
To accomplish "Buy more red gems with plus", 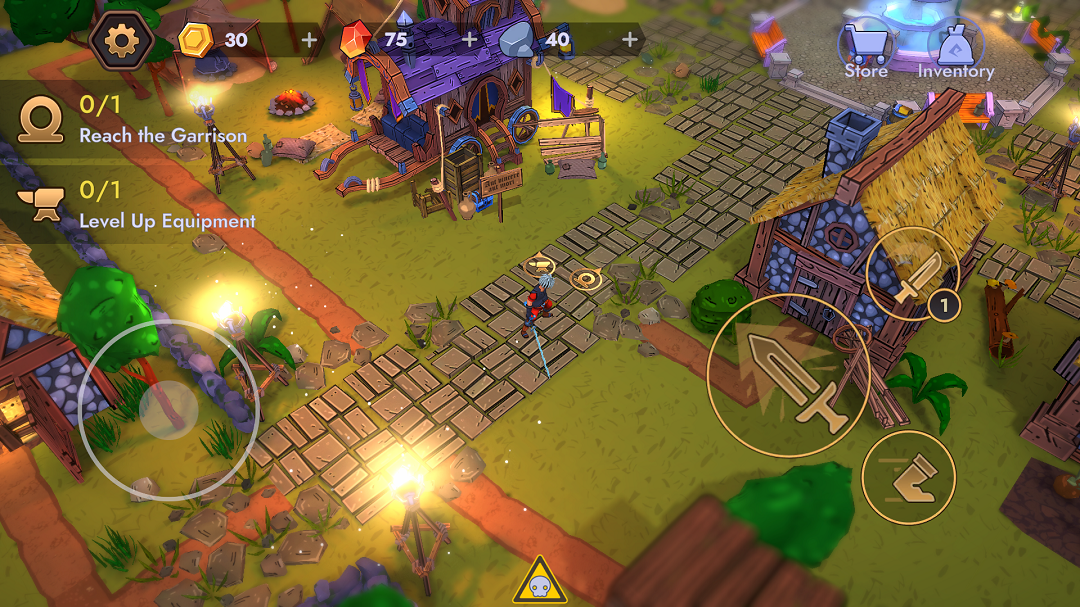I will (x=470, y=40).
